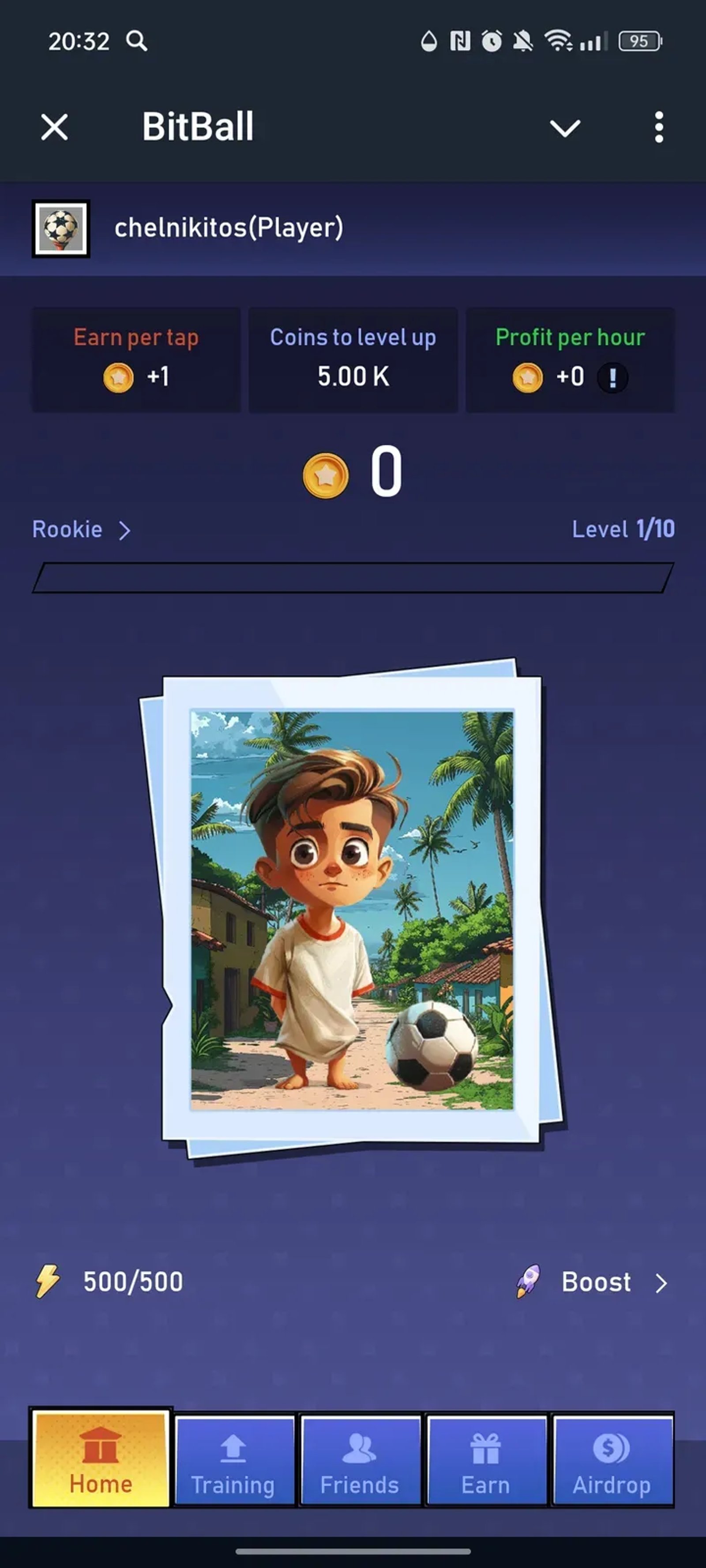This screenshot has width=706, height=1568.
Task: Tap the search icon in the status bar
Action: coord(136,41)
